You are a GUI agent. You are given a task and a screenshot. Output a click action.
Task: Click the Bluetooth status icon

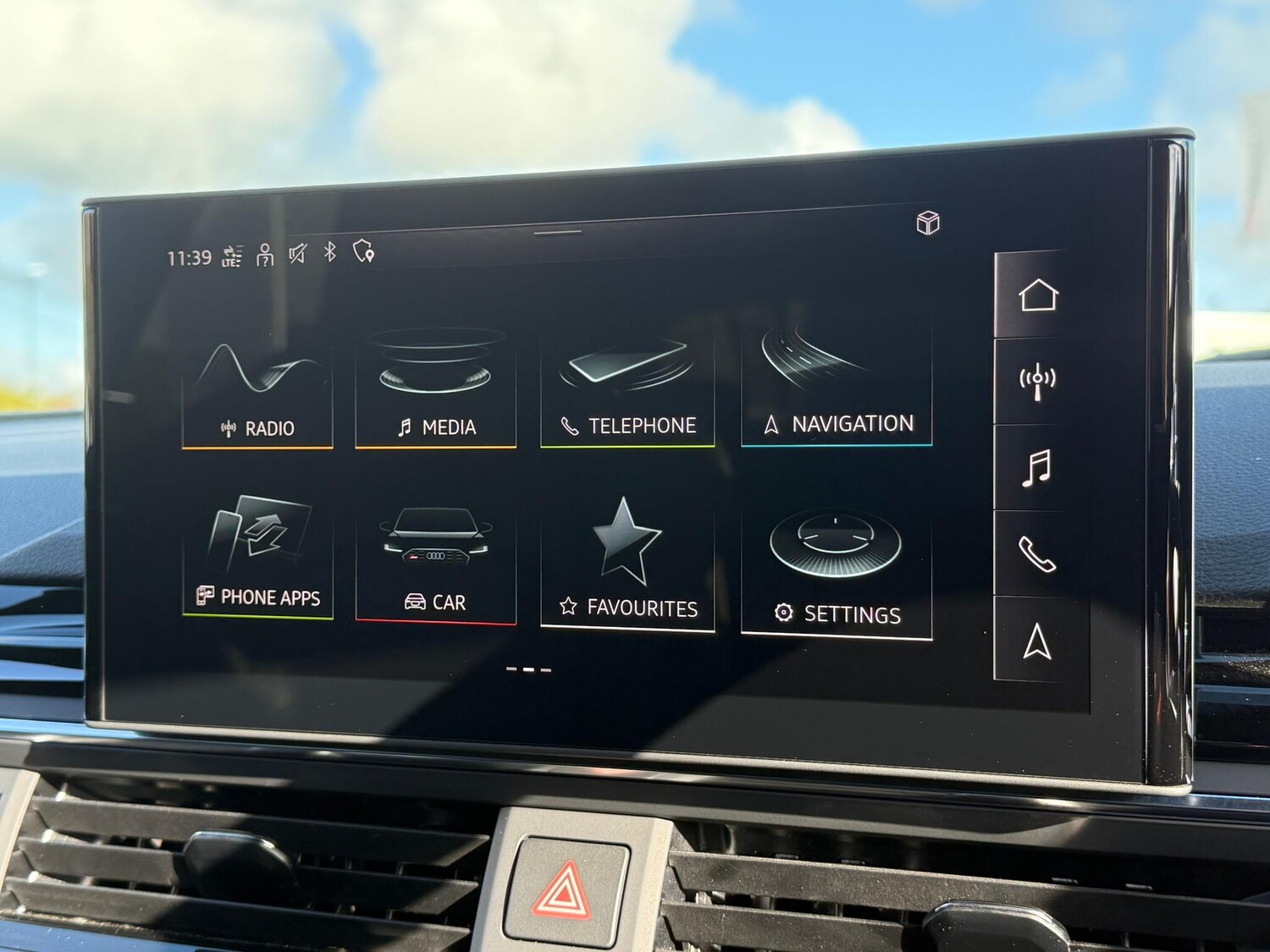pos(330,254)
